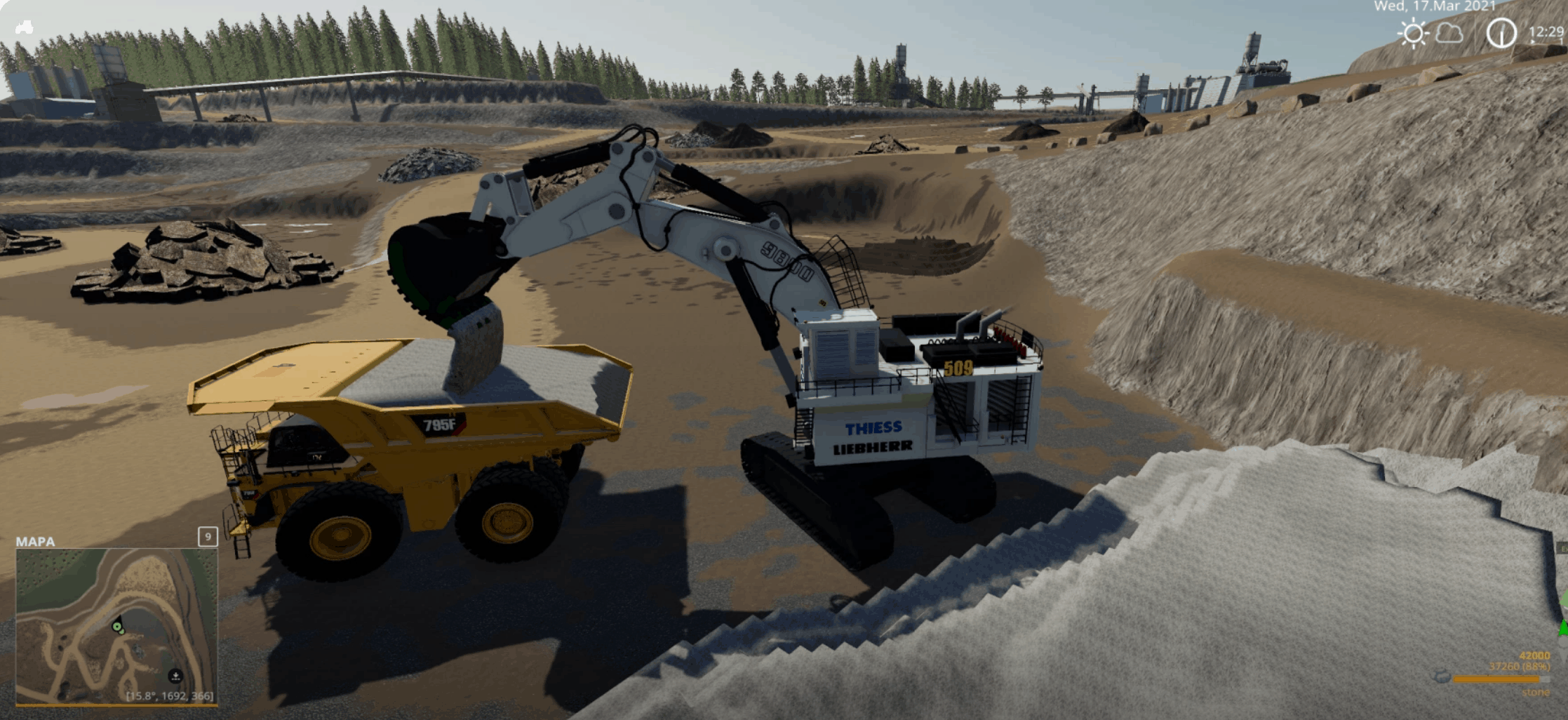Select the MAPA panel title
The width and height of the screenshot is (1568, 720).
[x=36, y=540]
